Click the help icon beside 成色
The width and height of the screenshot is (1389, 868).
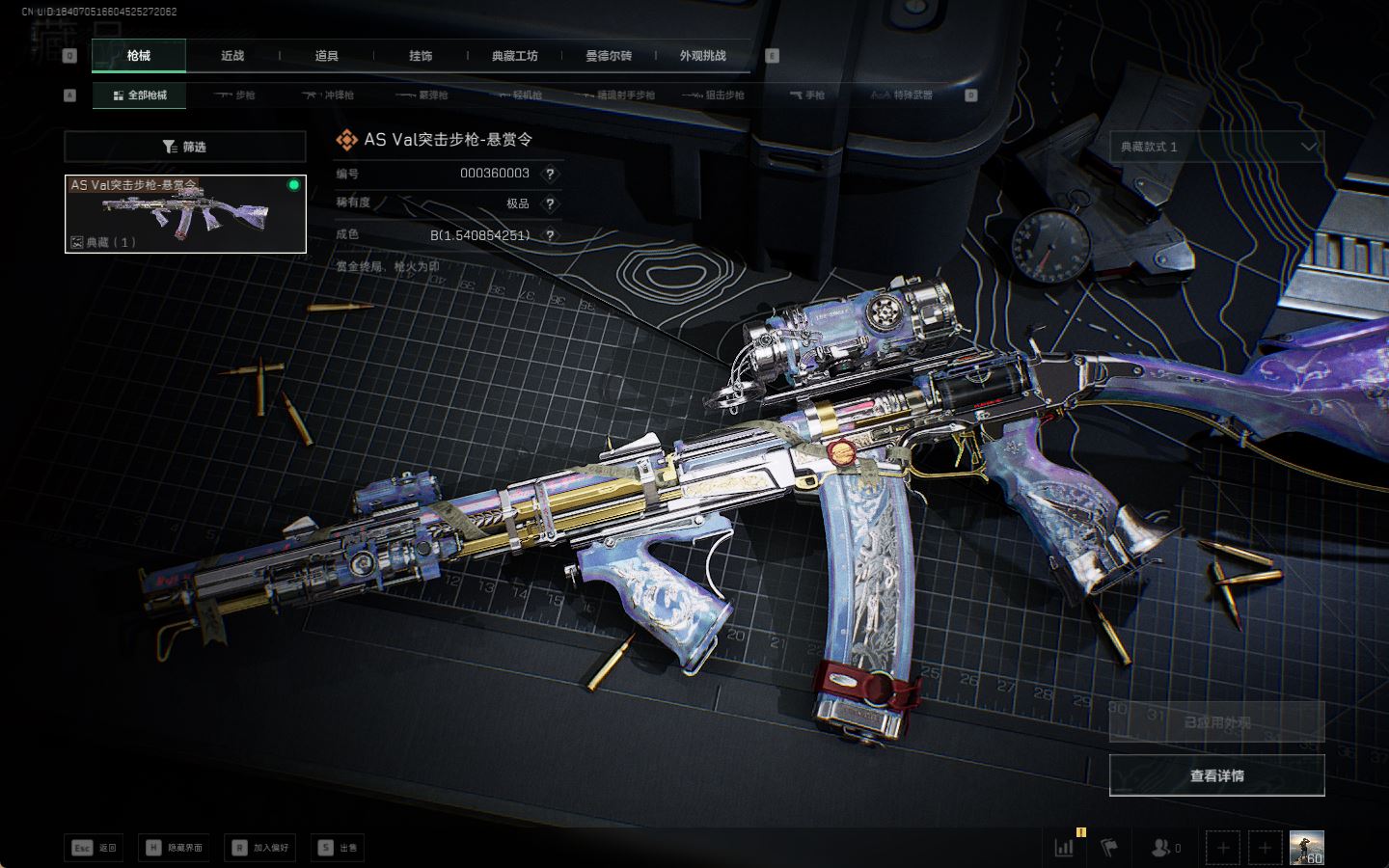point(550,235)
